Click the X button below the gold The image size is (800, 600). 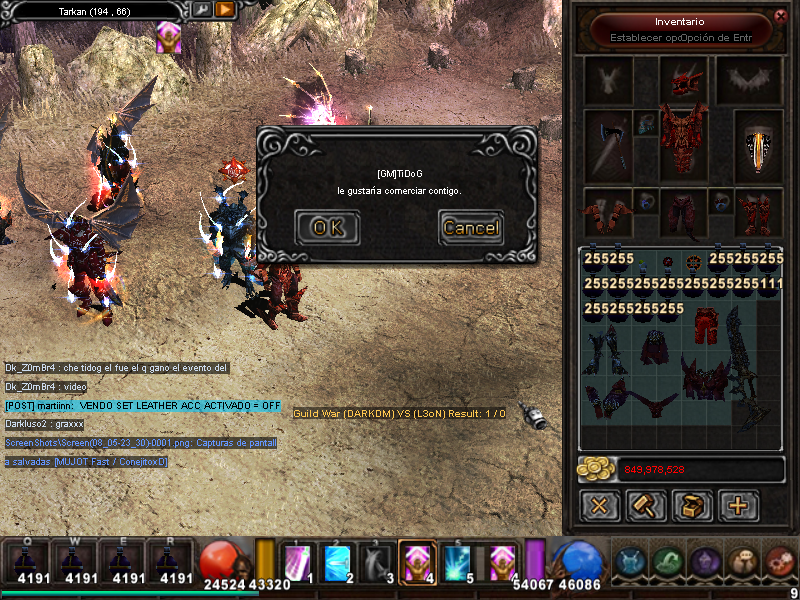600,505
